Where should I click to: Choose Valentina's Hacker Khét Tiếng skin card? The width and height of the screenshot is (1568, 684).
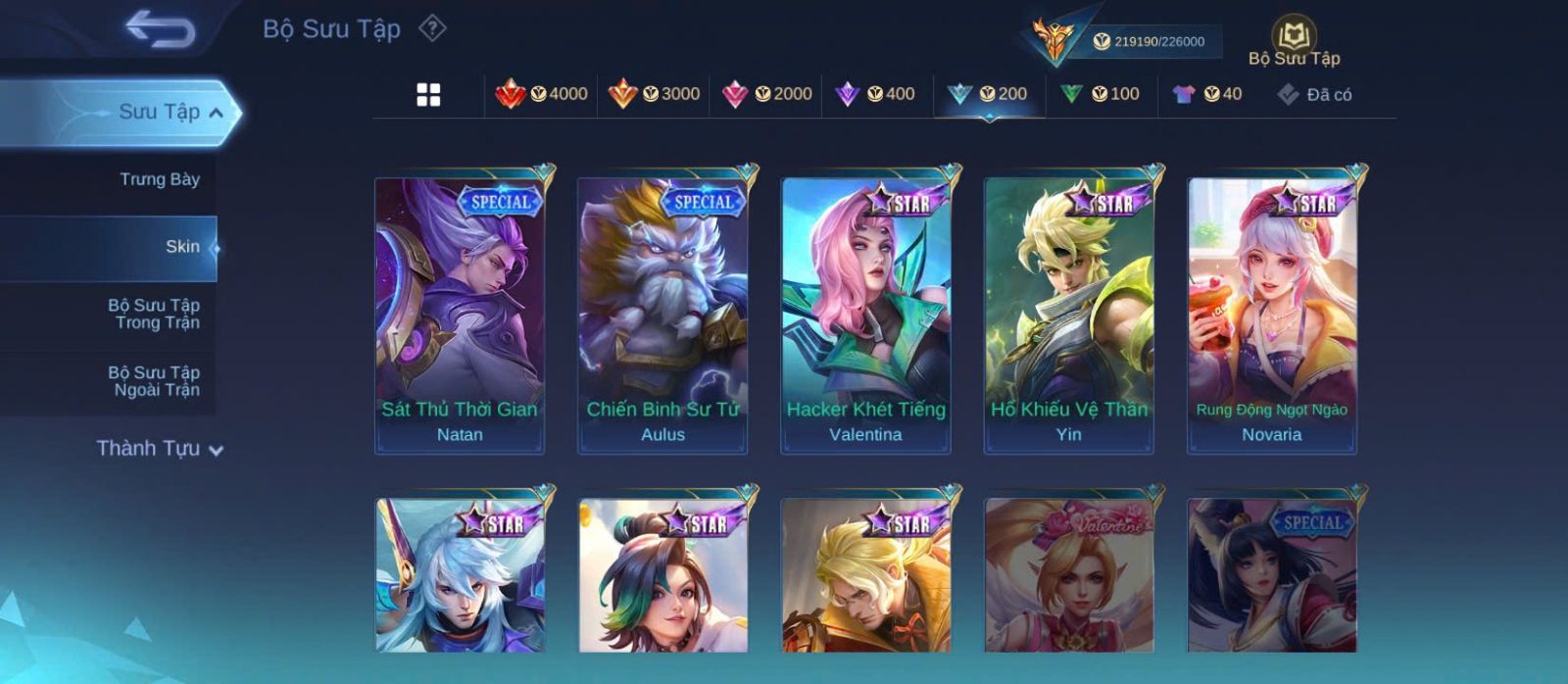(865, 314)
